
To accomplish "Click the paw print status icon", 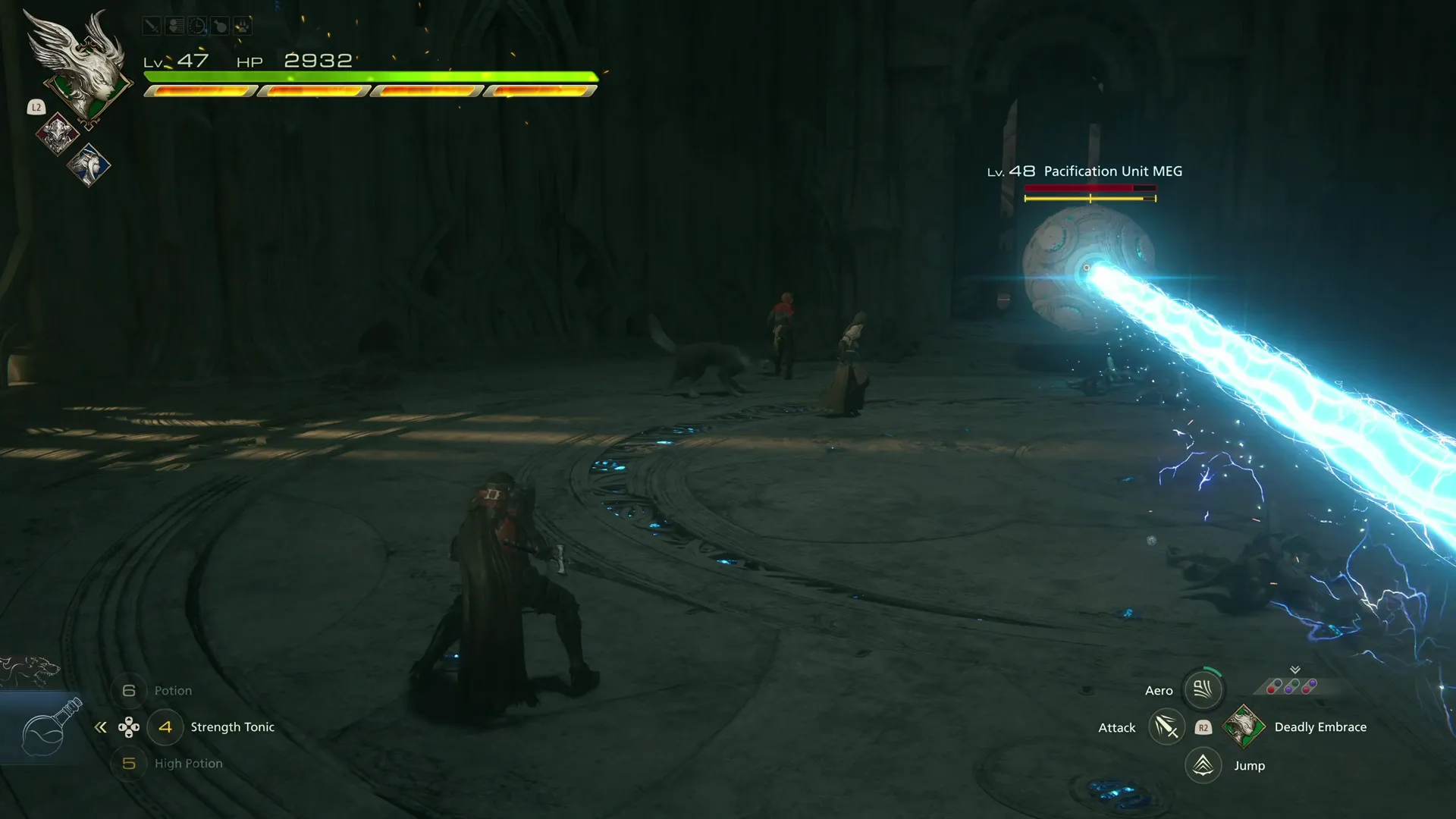I will point(243,25).
